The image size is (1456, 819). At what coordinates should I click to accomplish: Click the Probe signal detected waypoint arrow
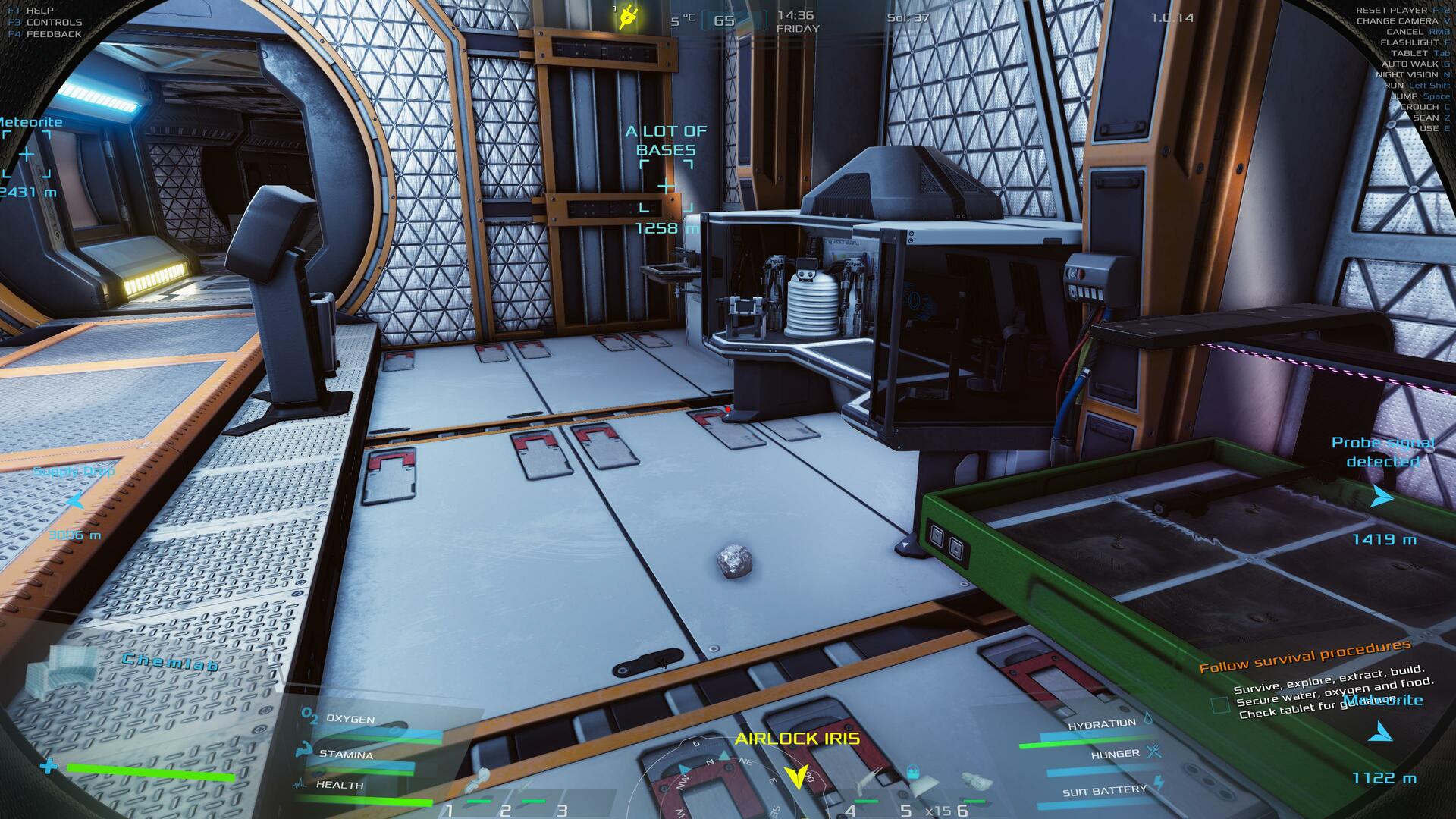pos(1382,497)
